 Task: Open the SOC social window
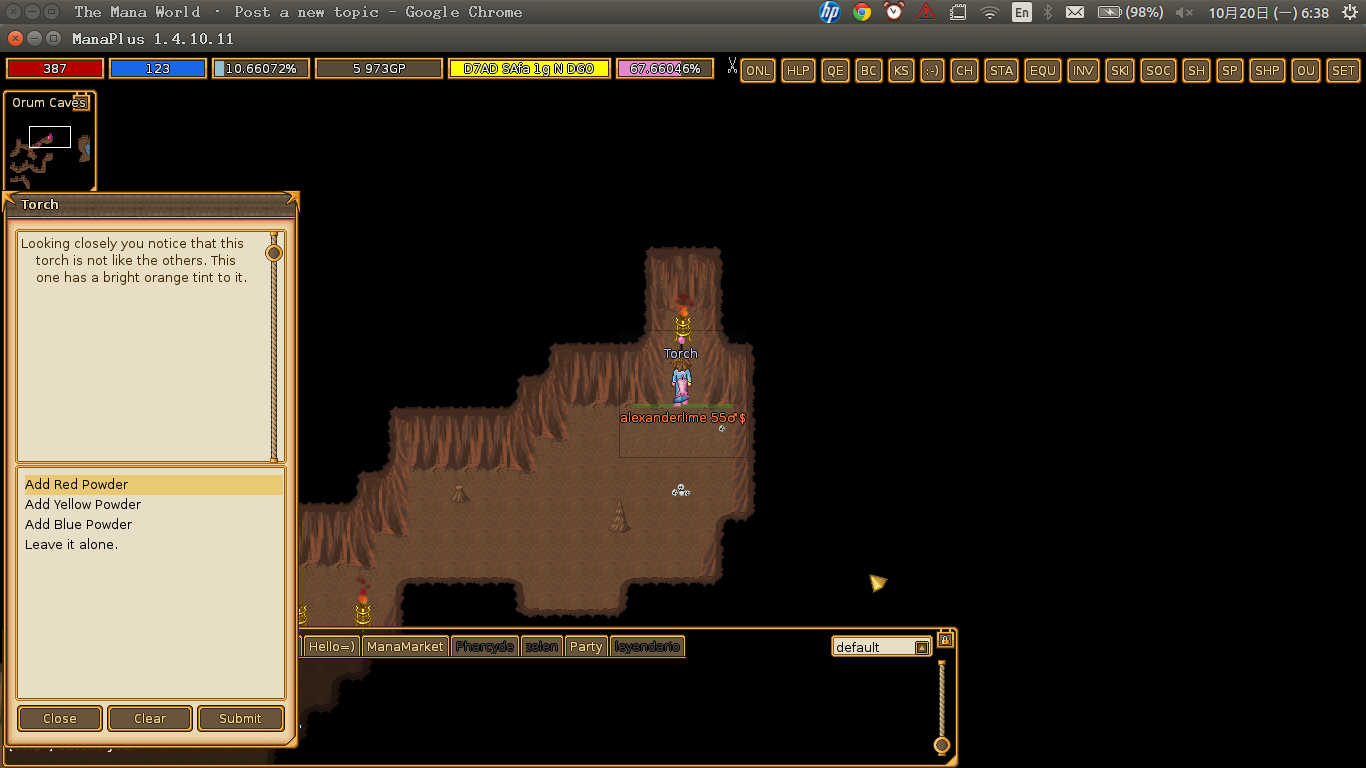tap(1157, 70)
